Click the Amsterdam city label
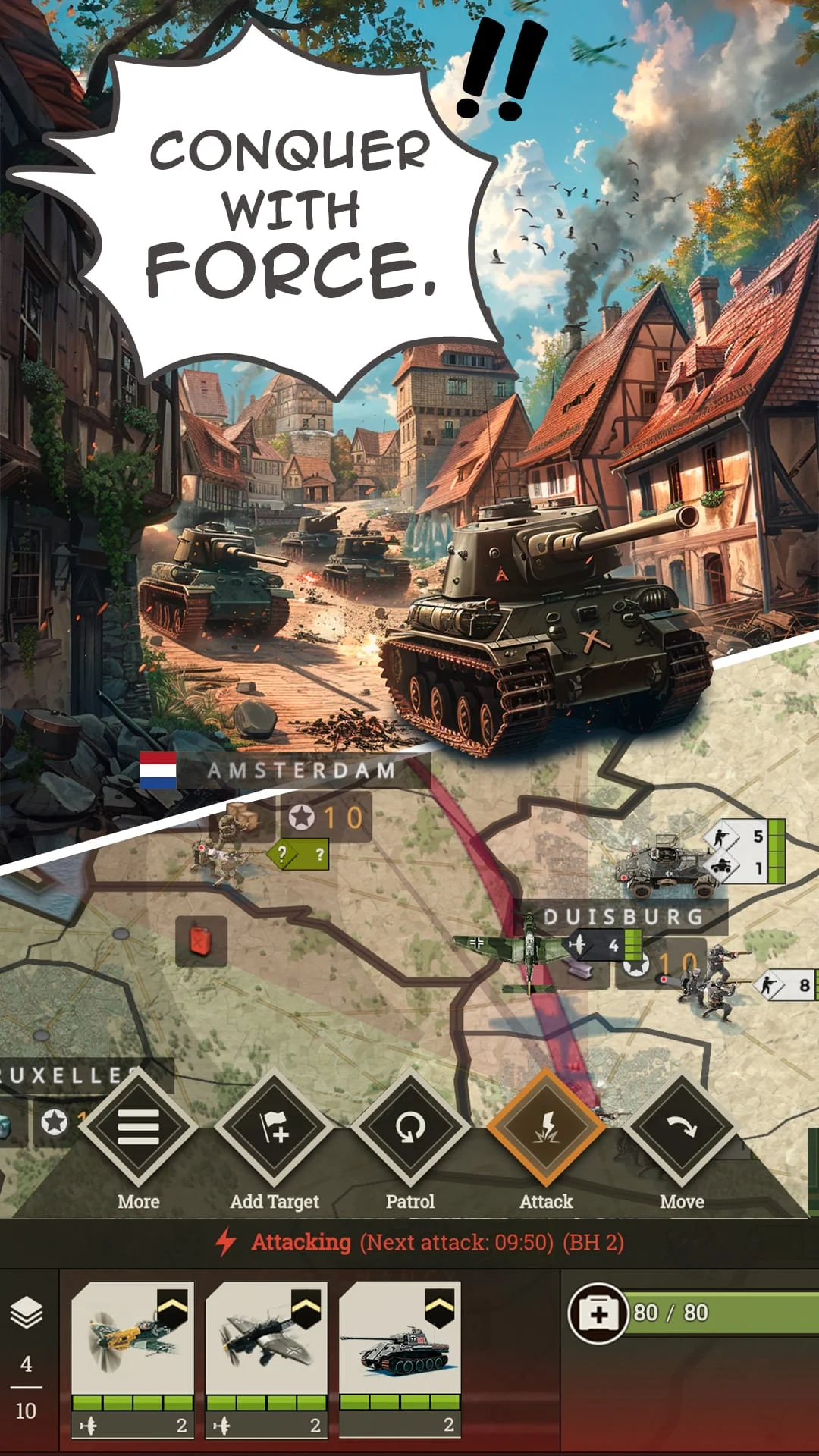Viewport: 819px width, 1456px height. tap(301, 770)
